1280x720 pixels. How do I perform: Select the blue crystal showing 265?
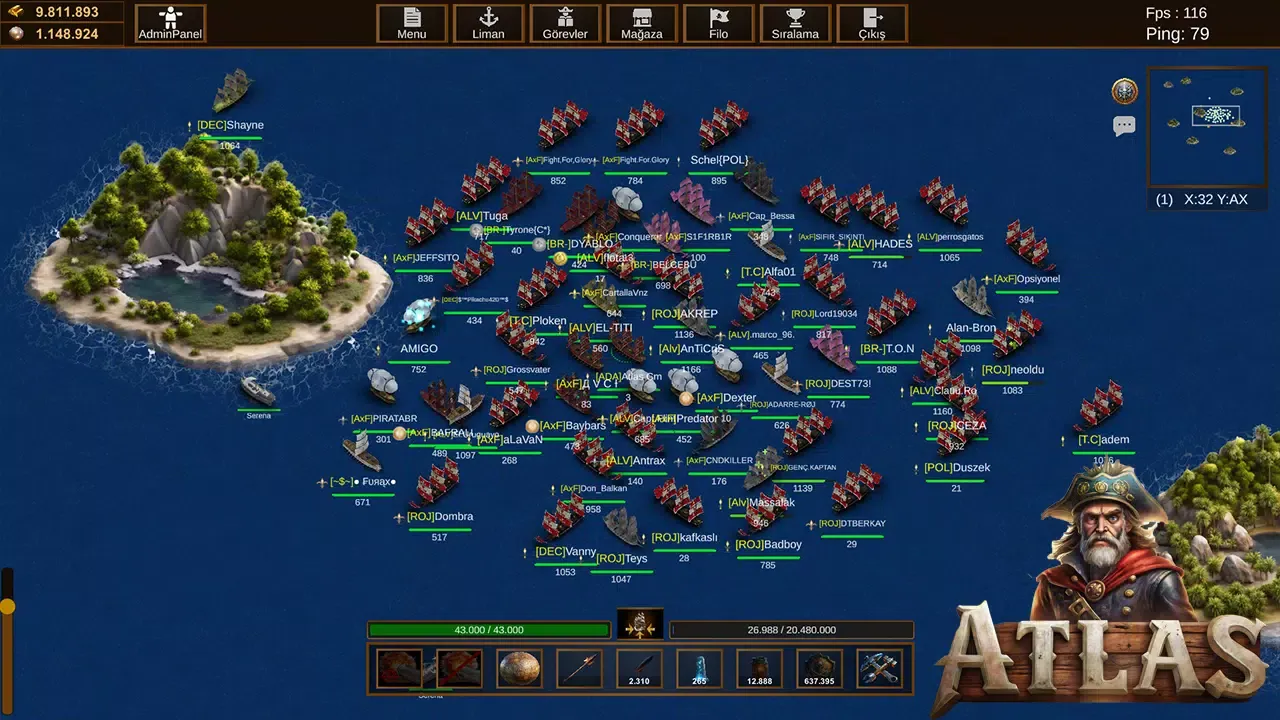[698, 668]
